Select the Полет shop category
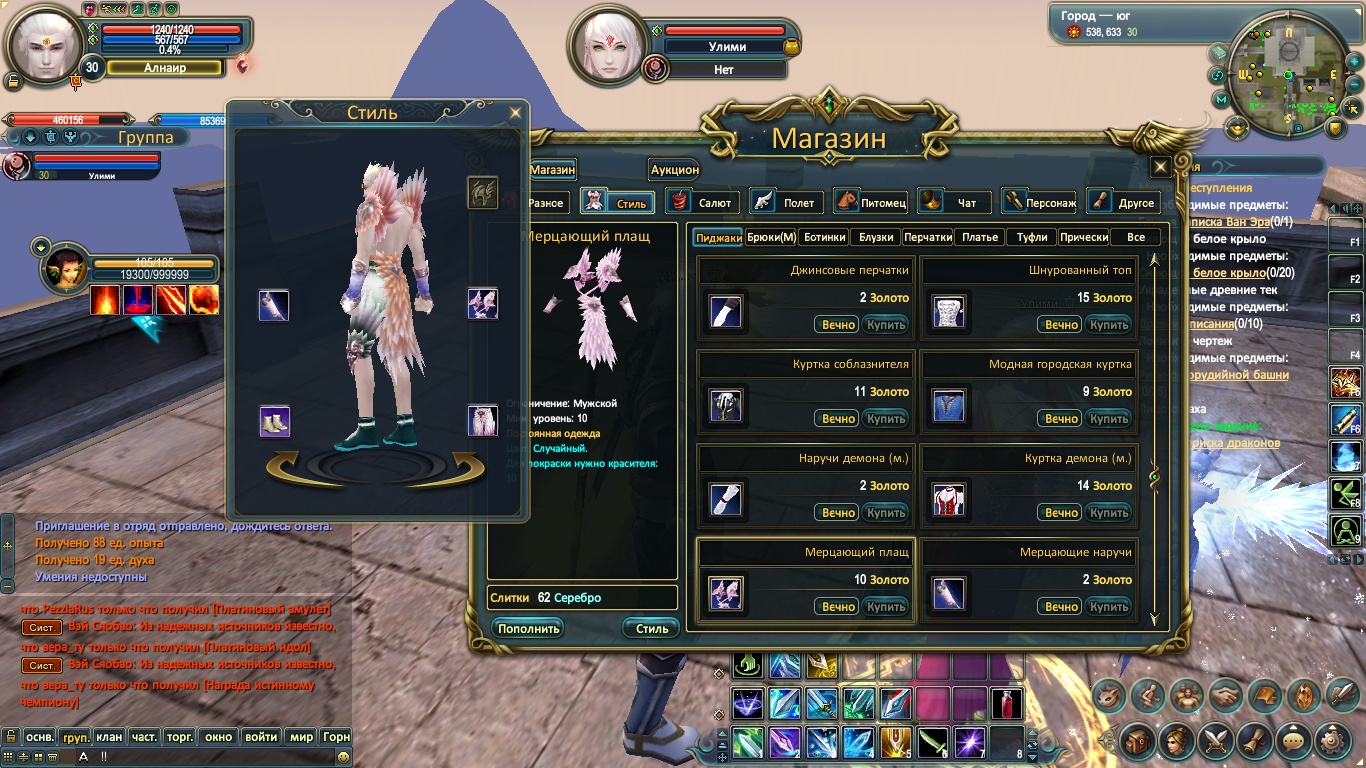Image resolution: width=1366 pixels, height=768 pixels. coord(787,202)
